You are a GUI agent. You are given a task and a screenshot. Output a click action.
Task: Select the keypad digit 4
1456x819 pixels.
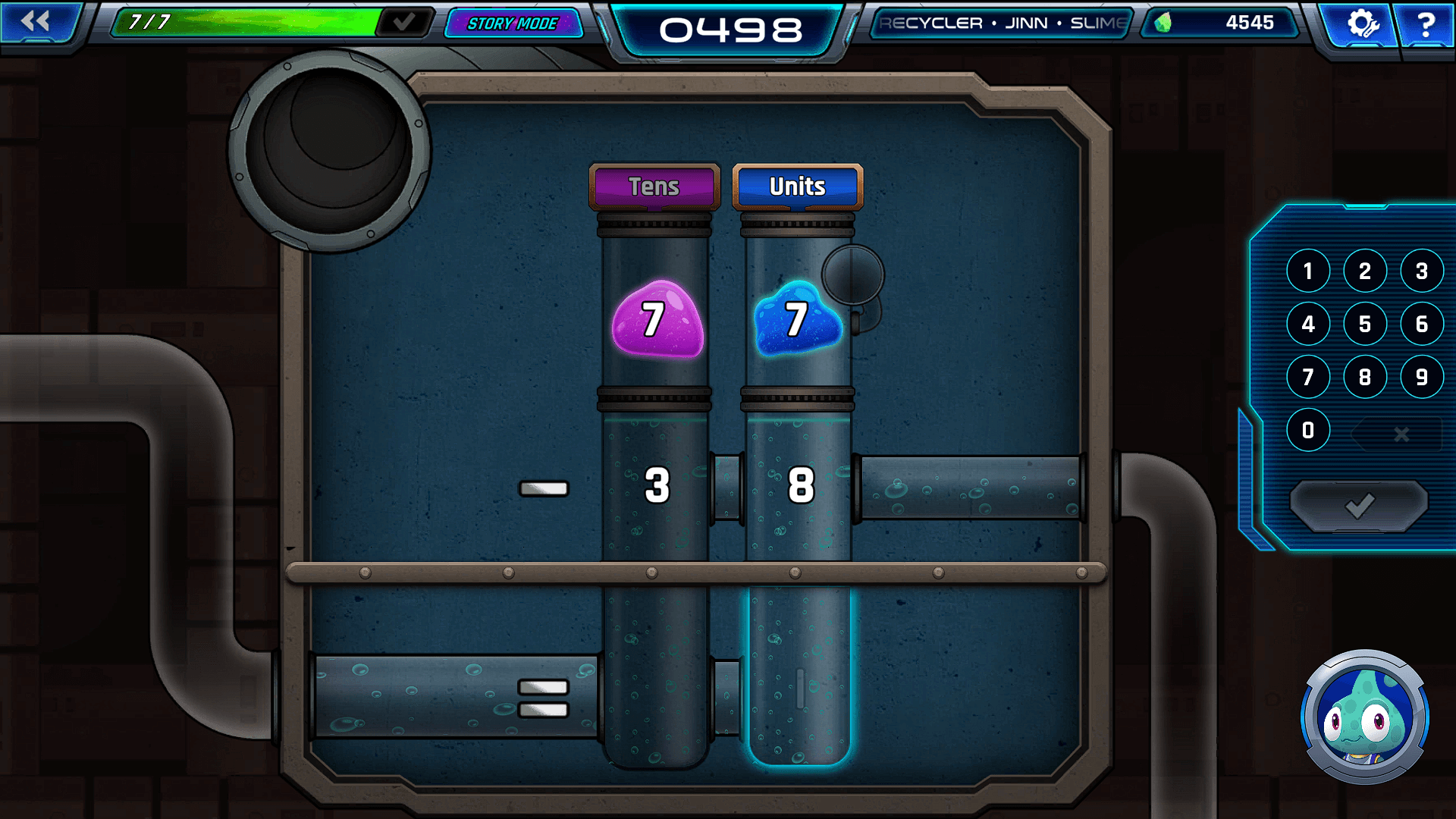pyautogui.click(x=1308, y=324)
